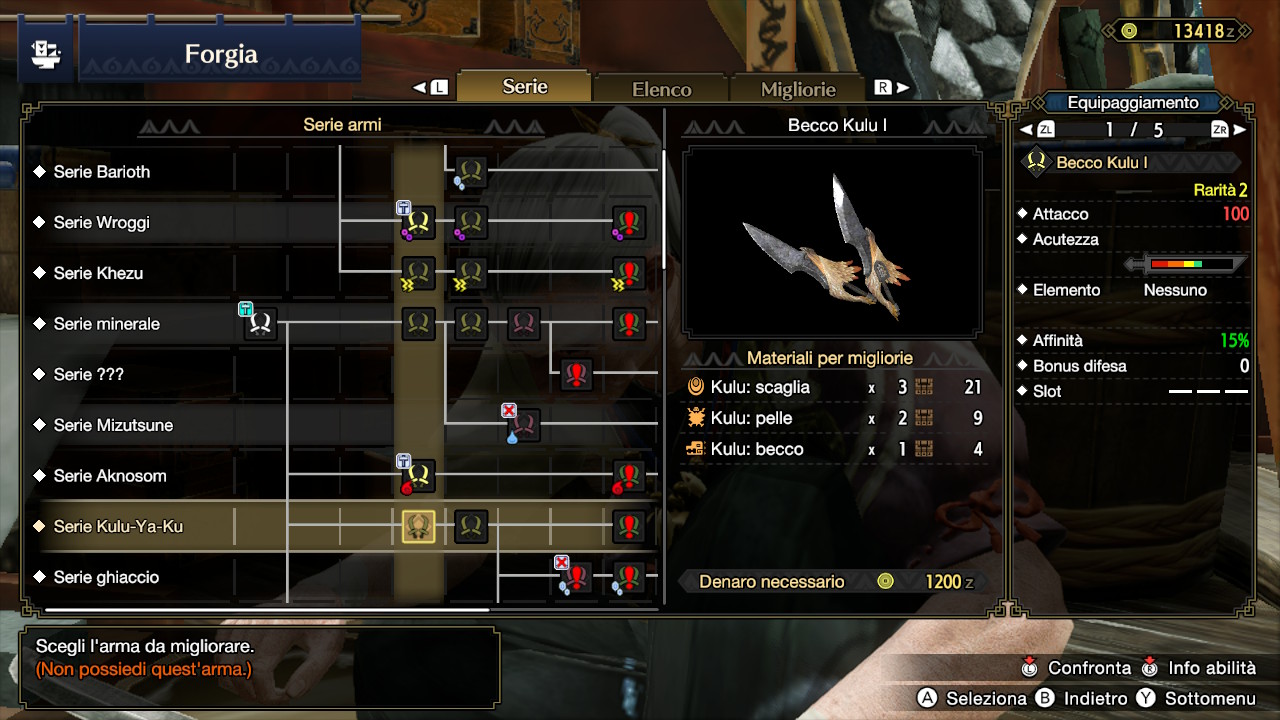Click the Aknosom weapon icon with water droplet
Screen dimensions: 1280x720
click(416, 476)
